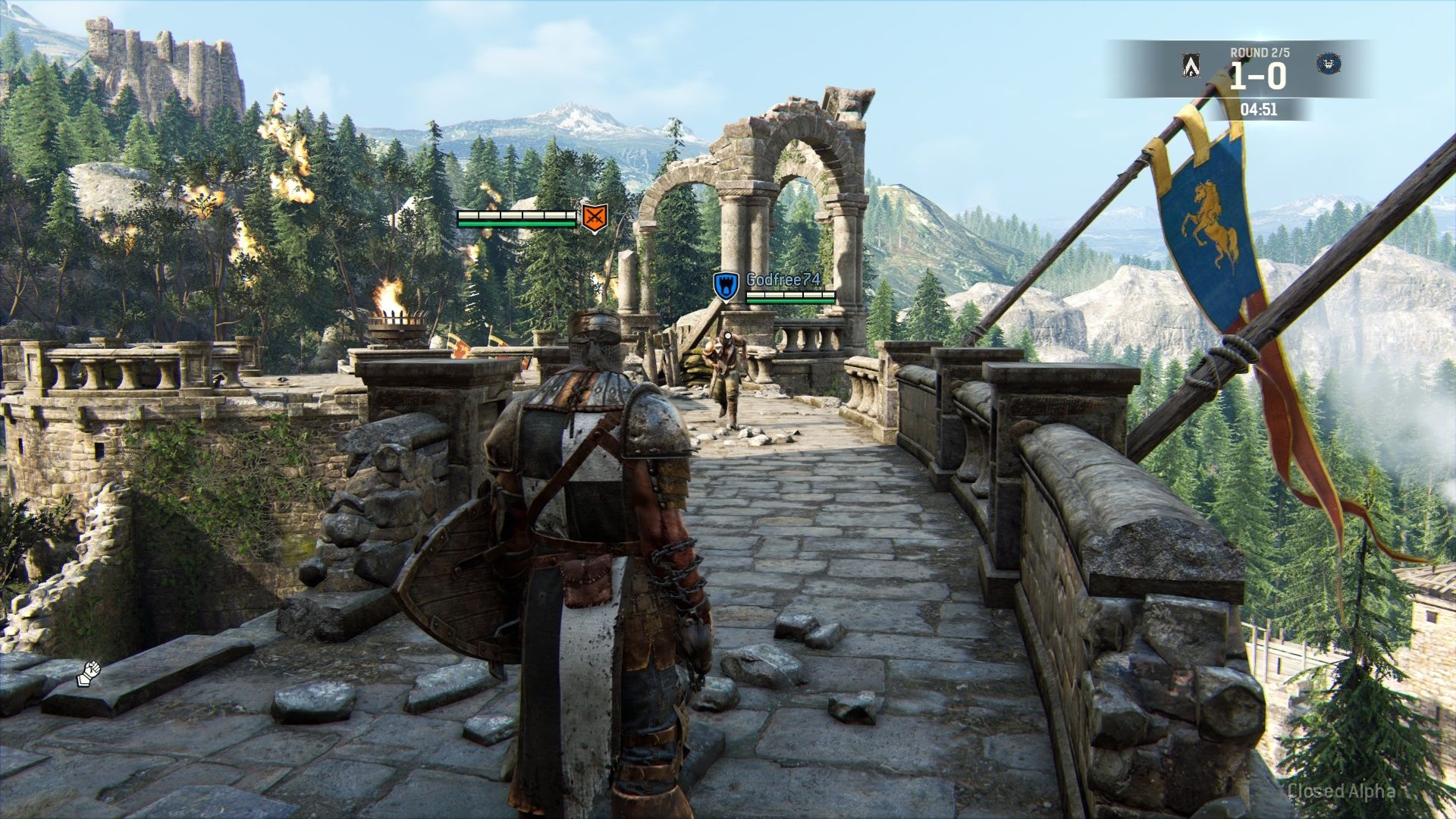Select the left team emblem on scoreboard
The height and width of the screenshot is (819, 1456).
pos(1191,66)
